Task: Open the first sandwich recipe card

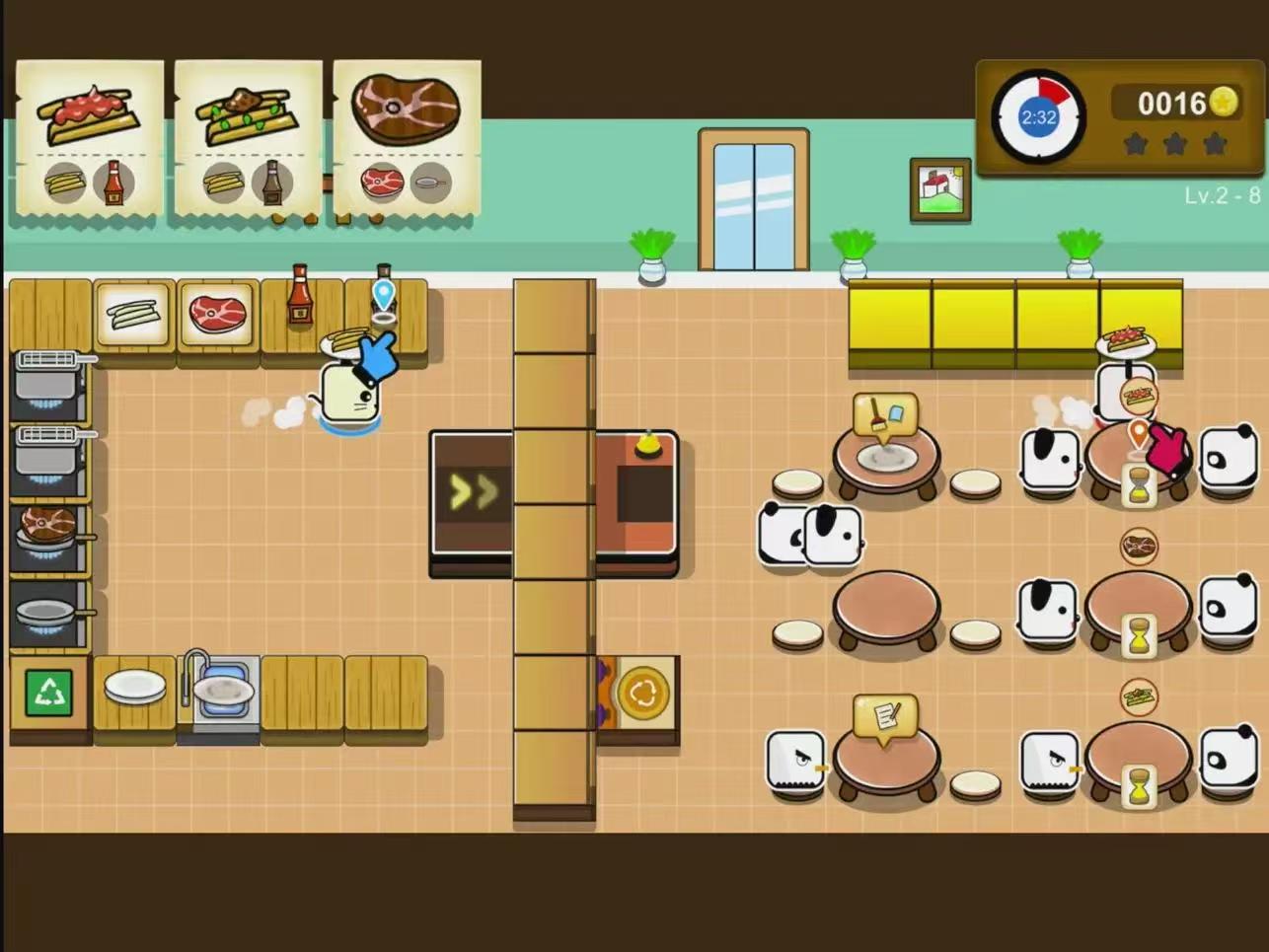Action: tap(89, 138)
